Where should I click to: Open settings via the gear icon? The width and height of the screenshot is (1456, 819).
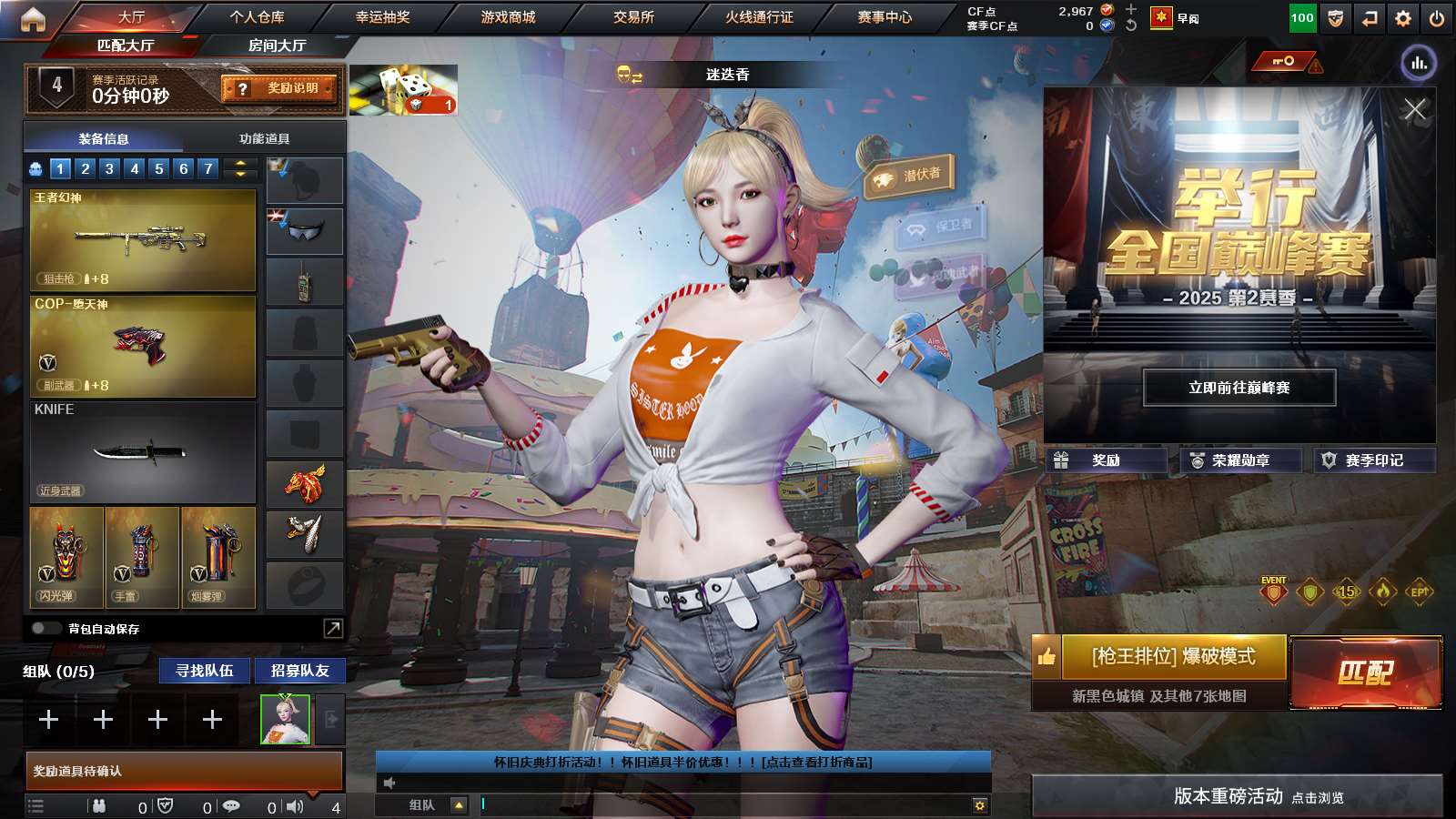tap(1402, 15)
